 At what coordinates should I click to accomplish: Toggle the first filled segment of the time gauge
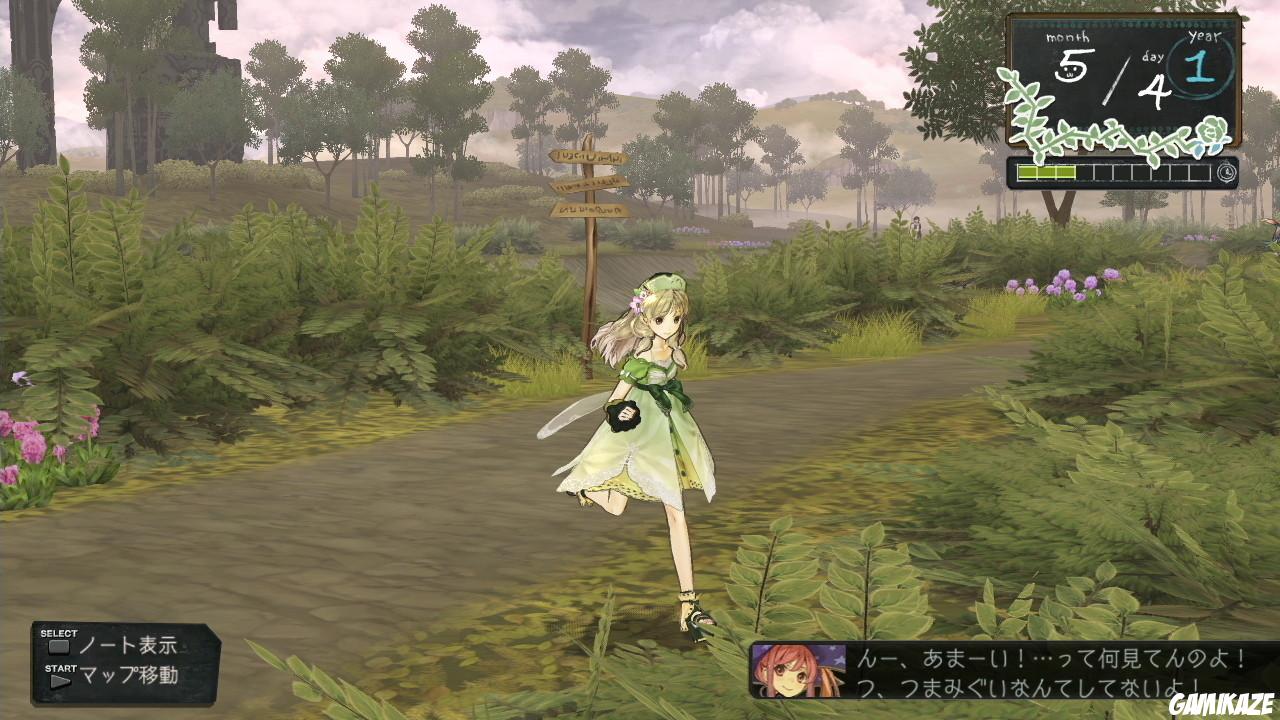click(1026, 172)
